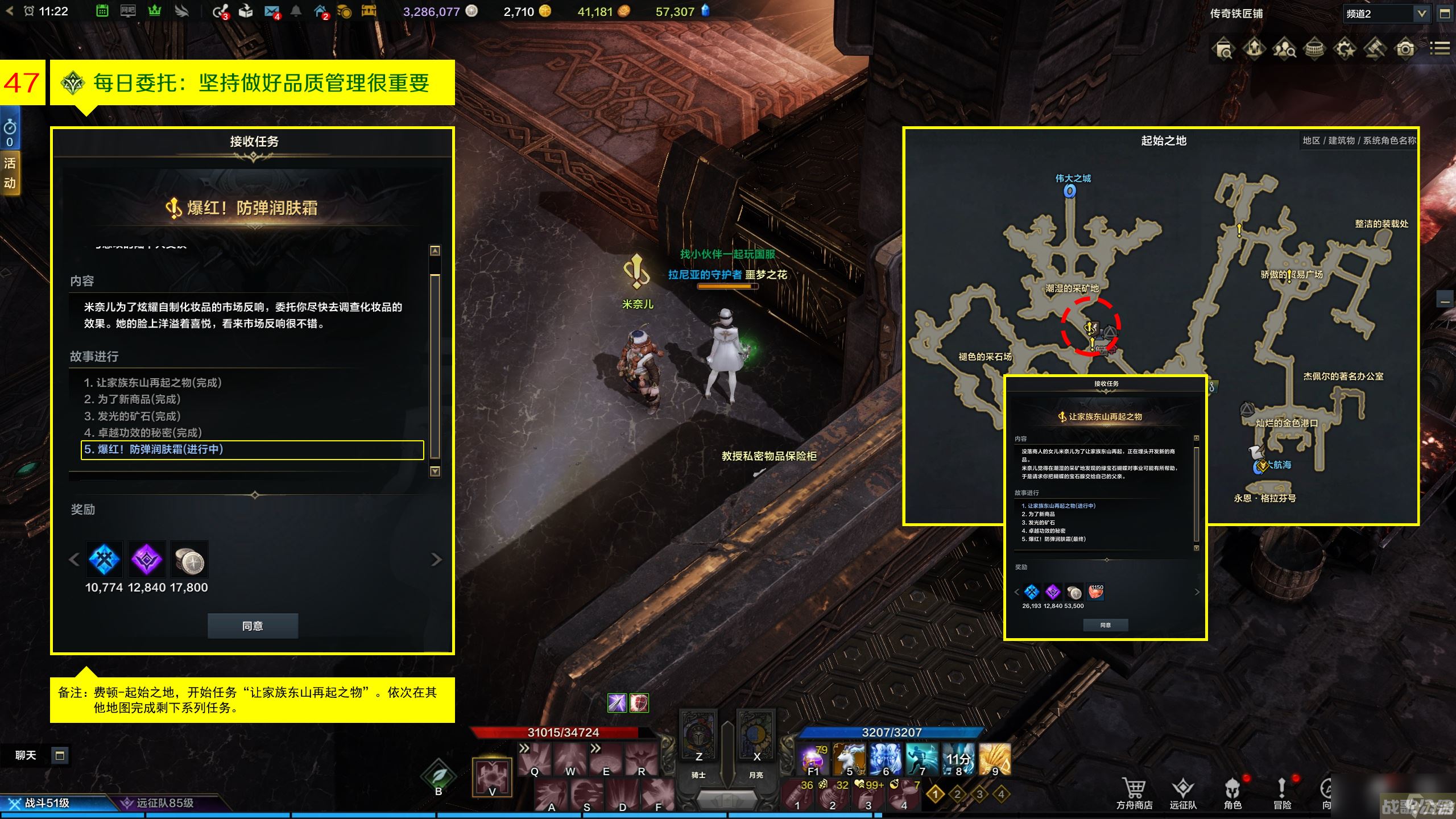
Task: Open the 活动 event tab
Action: (x=10, y=173)
